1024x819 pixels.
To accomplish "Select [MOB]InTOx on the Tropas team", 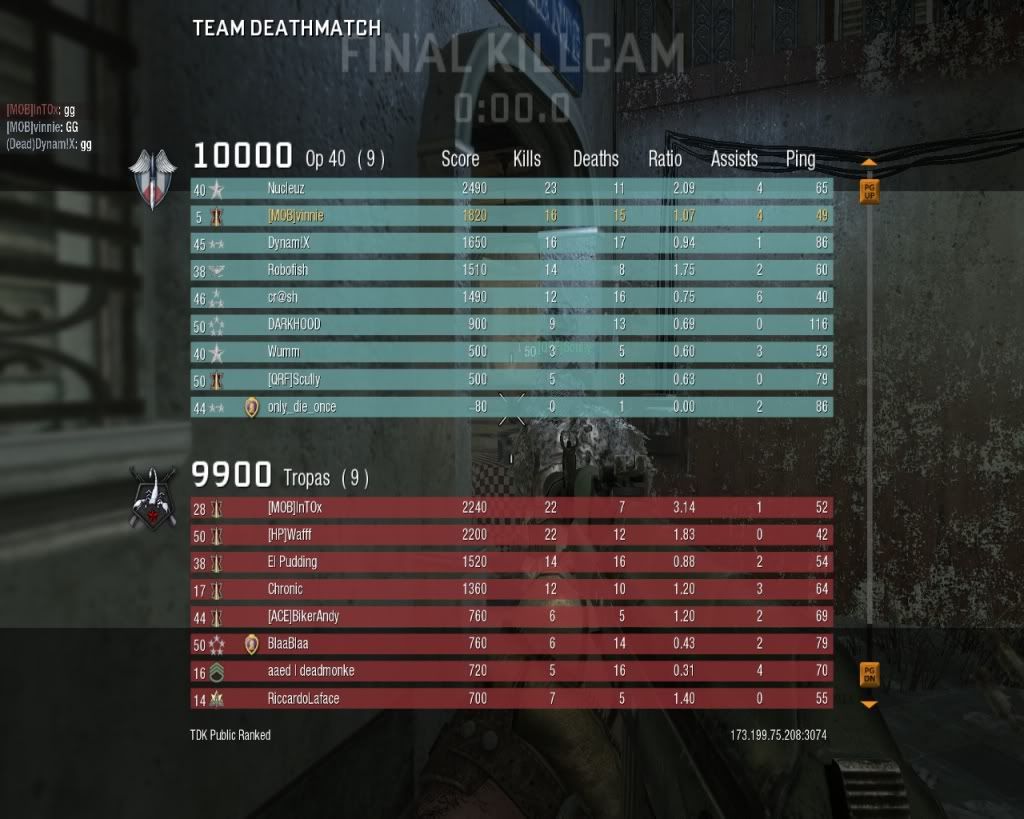I will click(511, 508).
